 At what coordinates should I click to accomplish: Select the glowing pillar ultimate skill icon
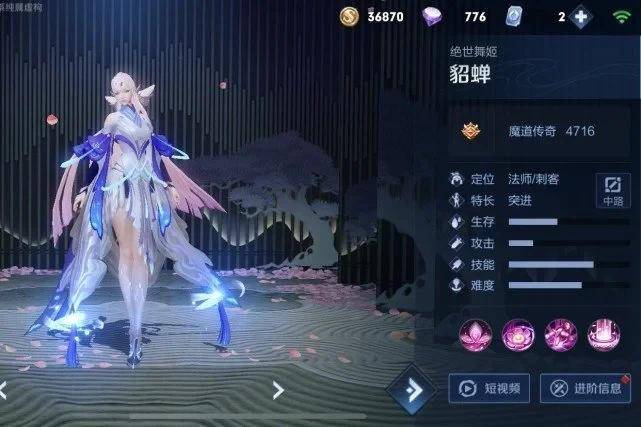point(604,334)
